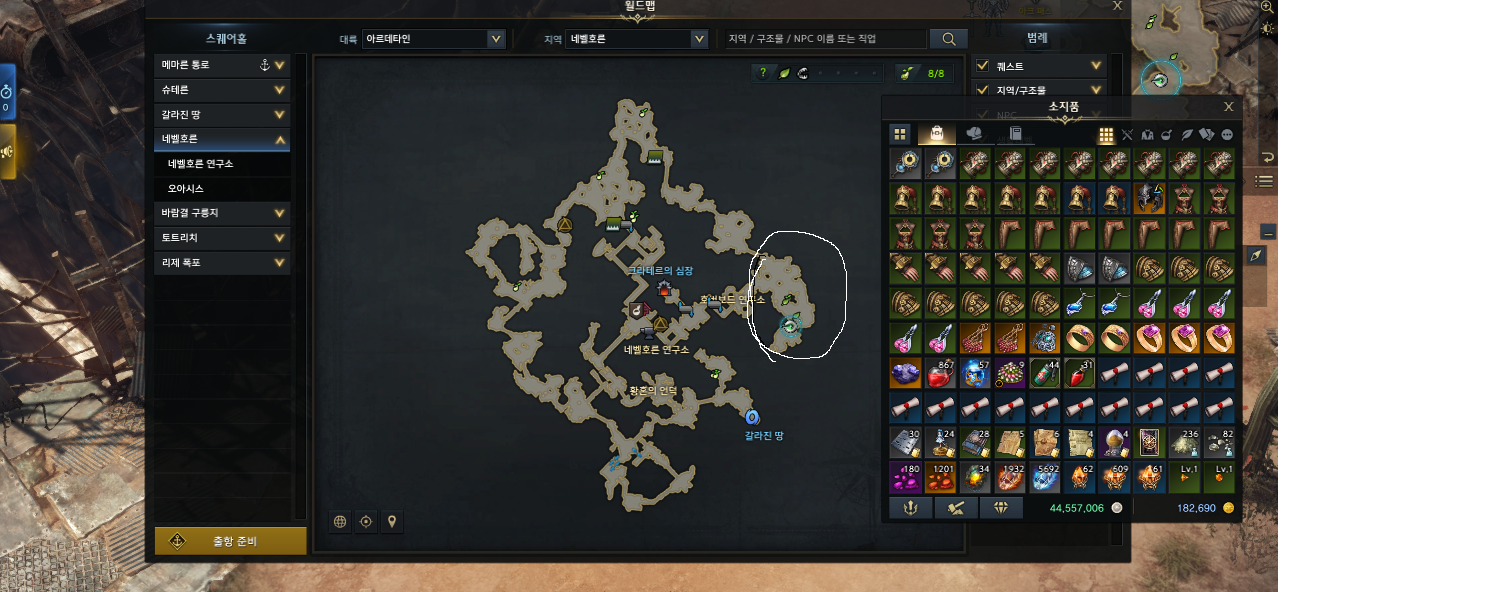Open the 지역 region dropdown
The width and height of the screenshot is (1500, 592).
(x=699, y=39)
